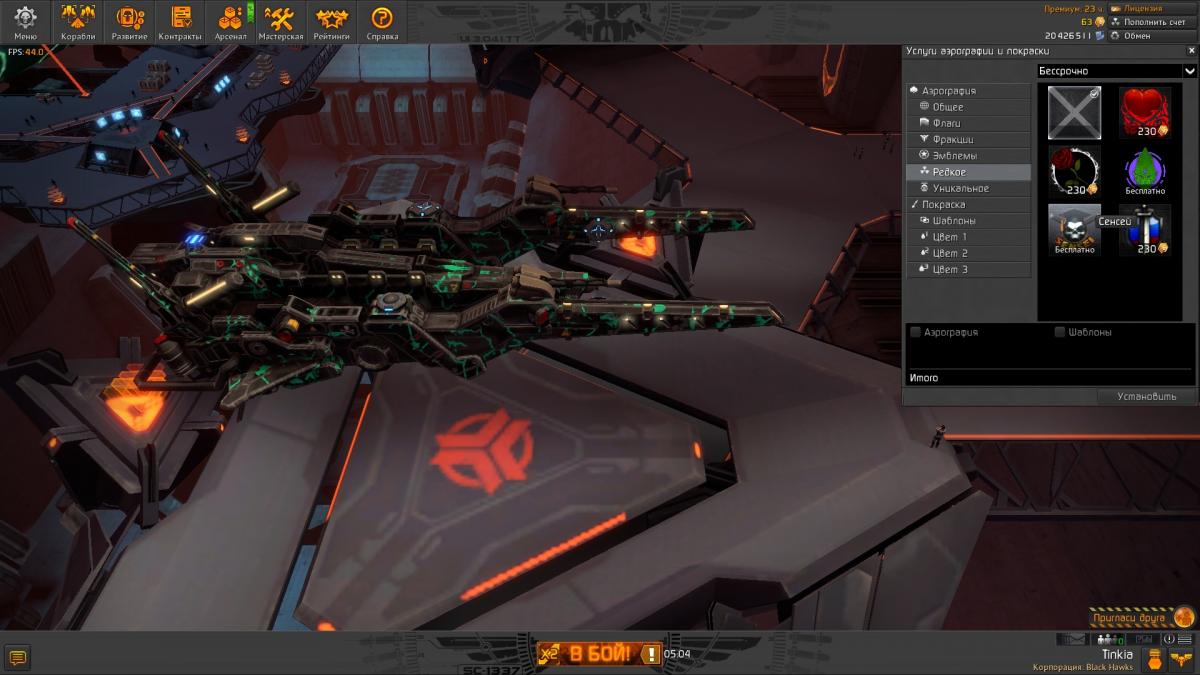Screen dimensions: 1200x675
Task: Go to the Корабли section
Action: coord(78,22)
